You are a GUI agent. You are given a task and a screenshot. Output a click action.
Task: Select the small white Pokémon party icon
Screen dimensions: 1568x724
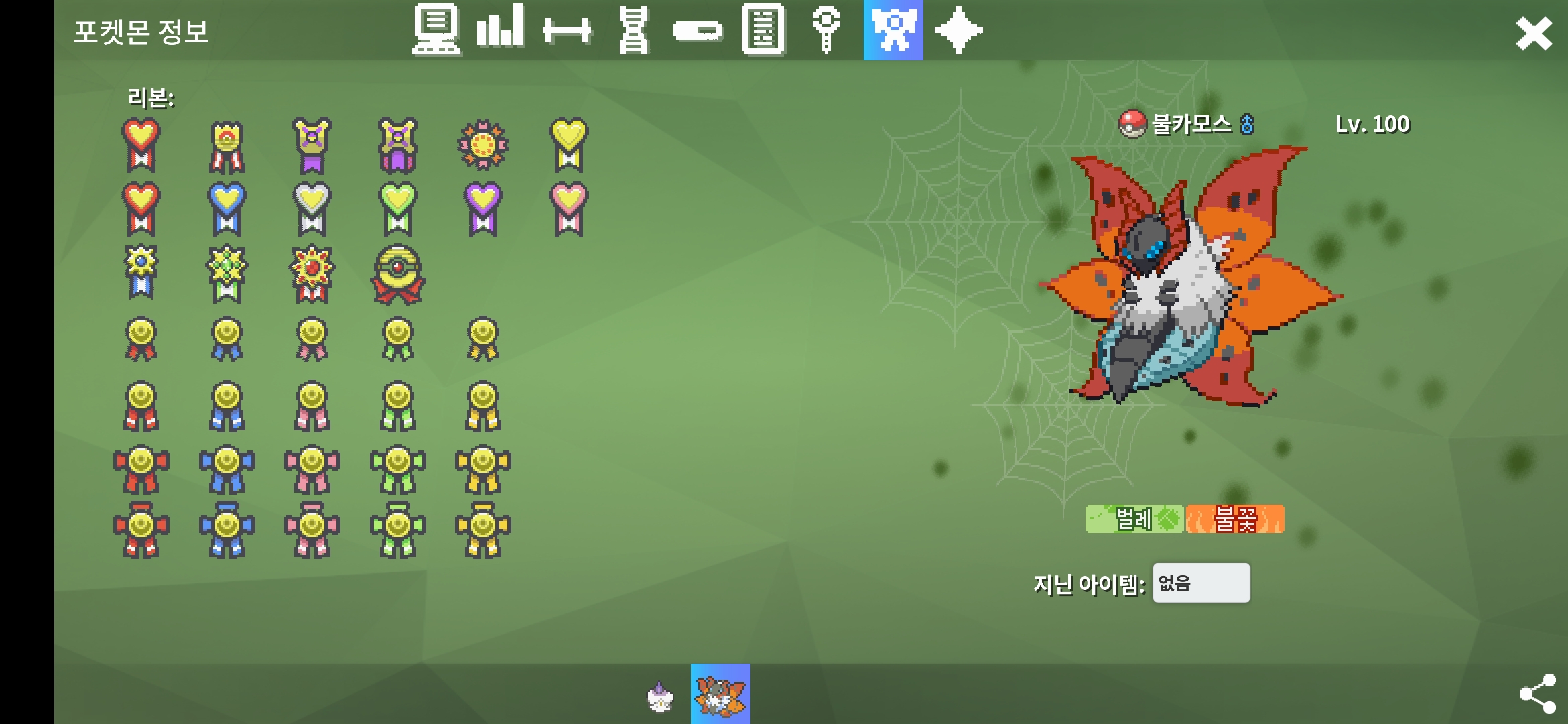(660, 697)
